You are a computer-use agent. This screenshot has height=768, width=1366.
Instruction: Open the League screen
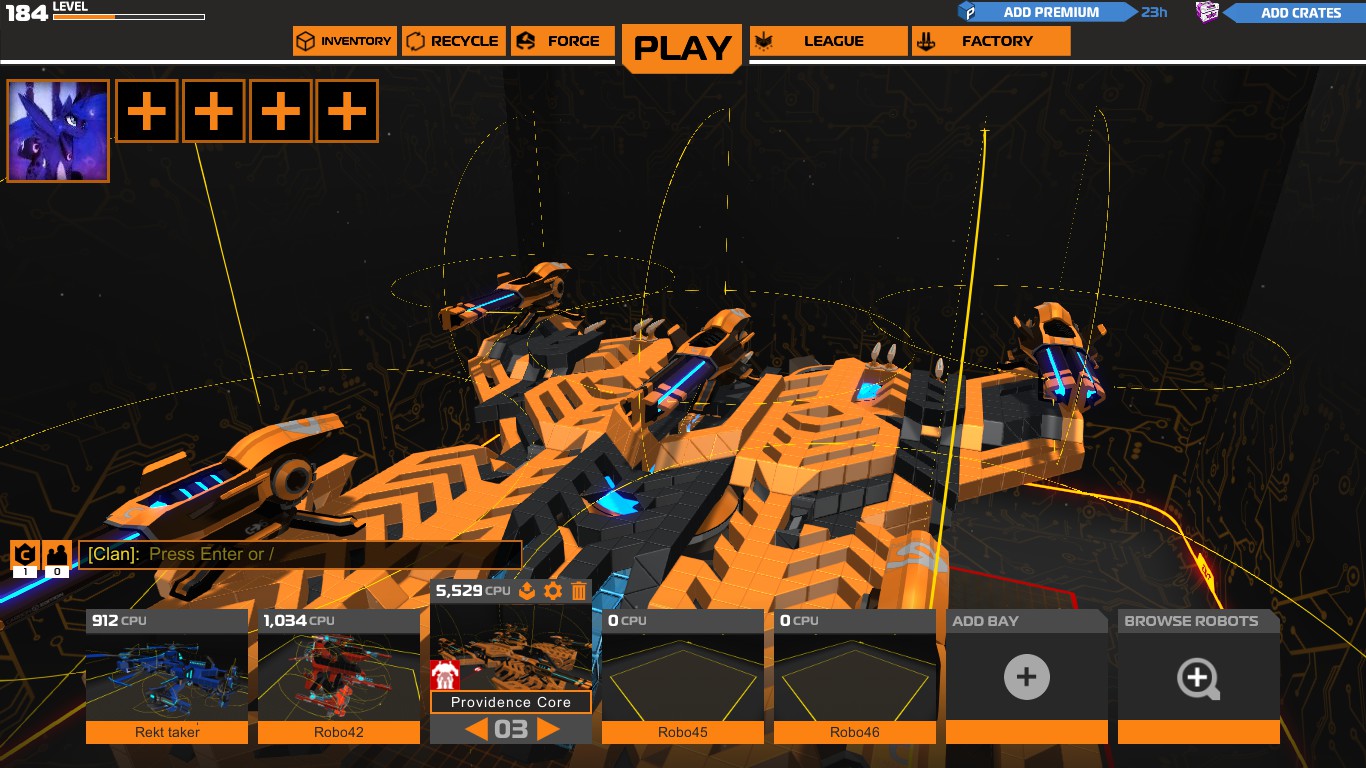point(828,41)
